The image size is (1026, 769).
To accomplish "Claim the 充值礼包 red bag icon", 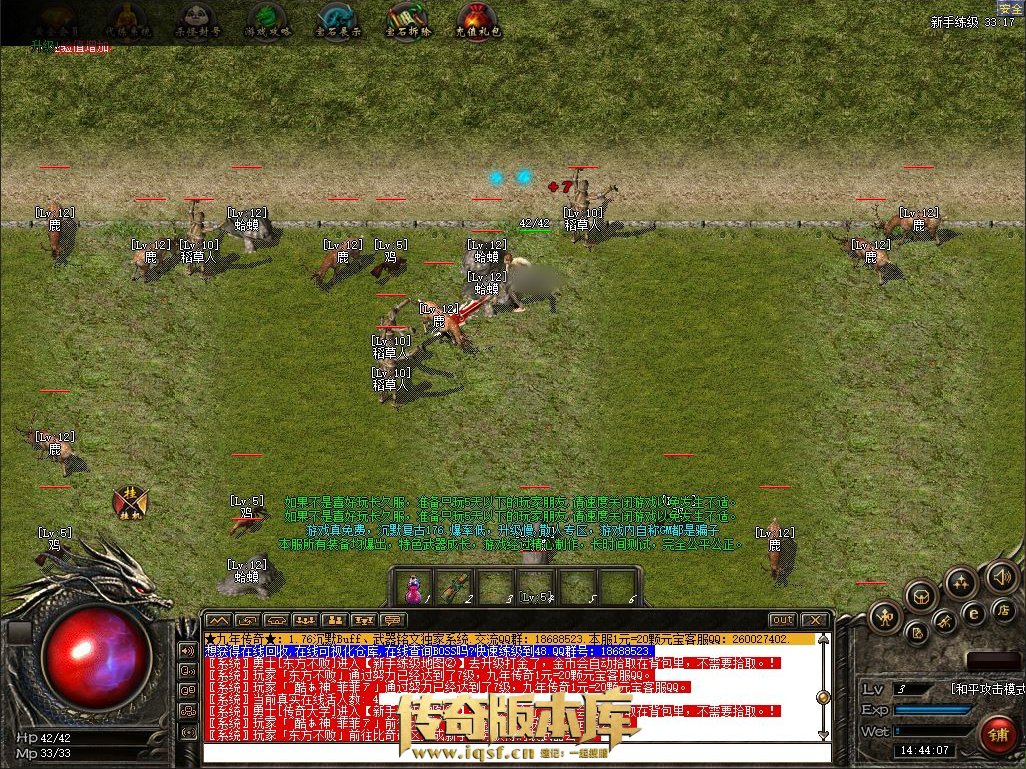I will point(476,21).
